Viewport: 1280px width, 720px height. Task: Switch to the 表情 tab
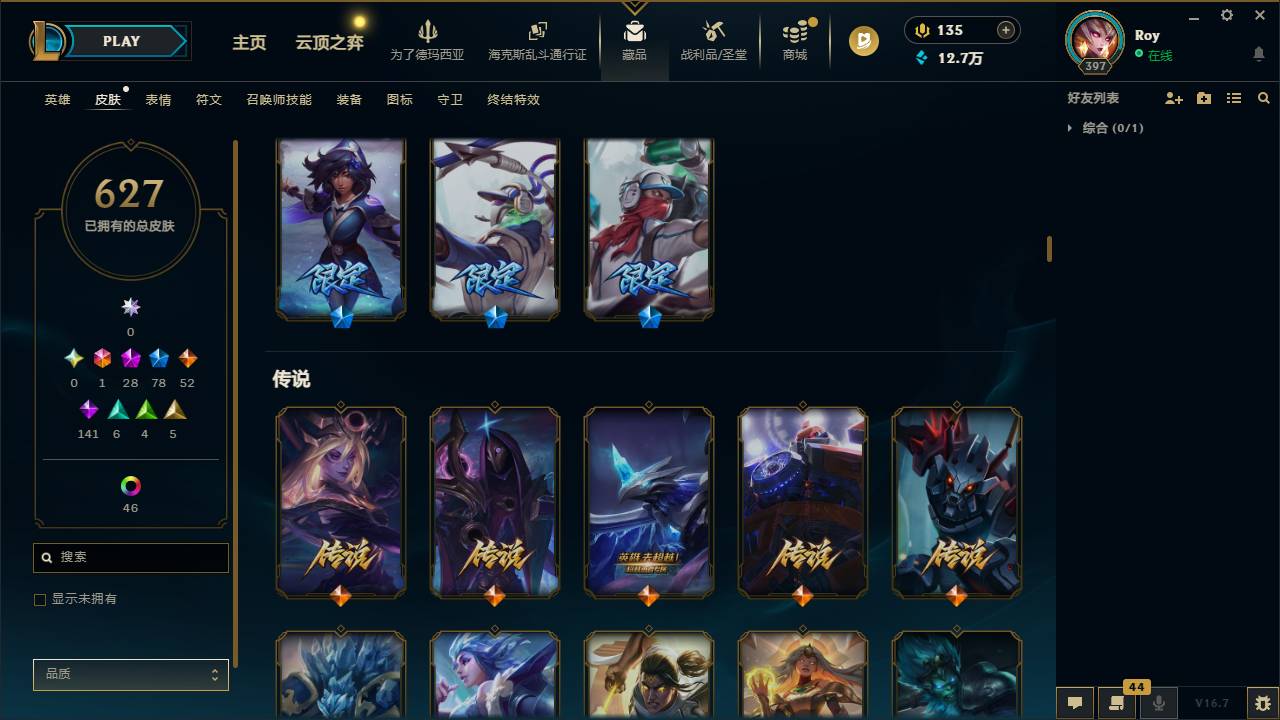point(157,99)
